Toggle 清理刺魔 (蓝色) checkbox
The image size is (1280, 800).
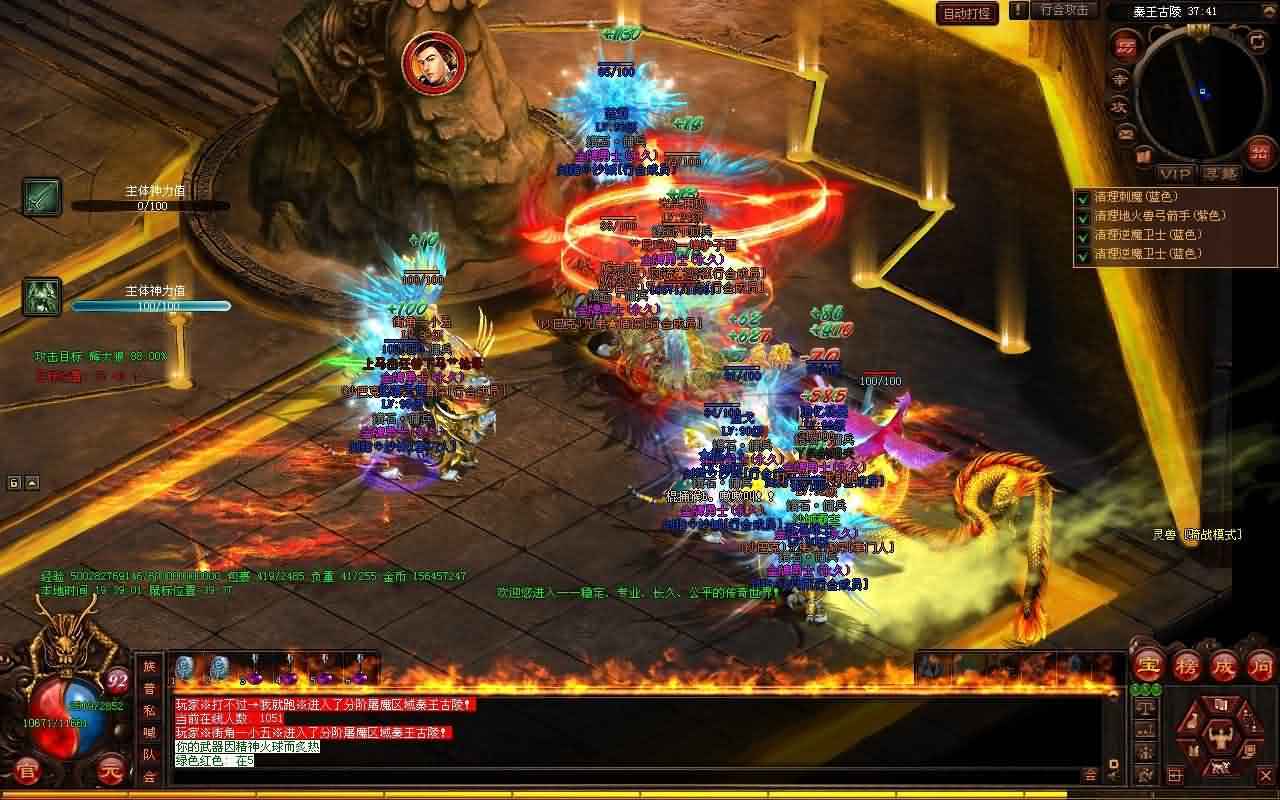coord(1082,197)
